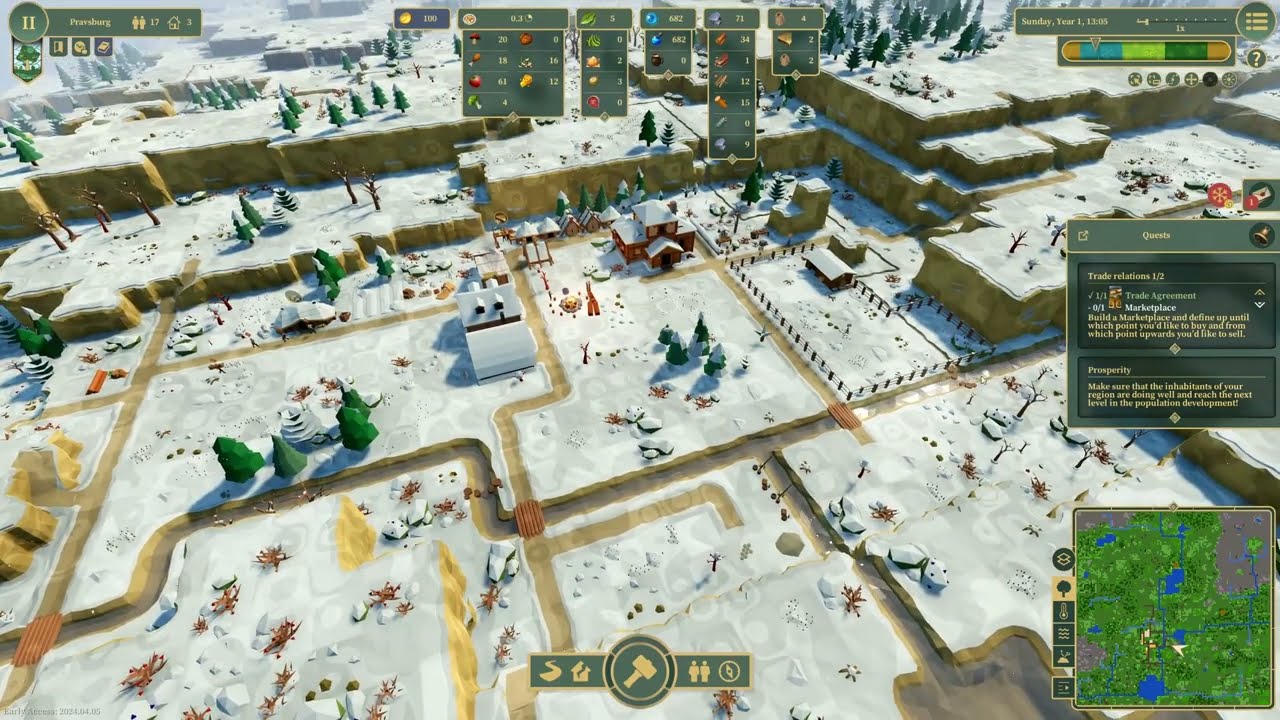Open the main menu list button

click(1254, 21)
